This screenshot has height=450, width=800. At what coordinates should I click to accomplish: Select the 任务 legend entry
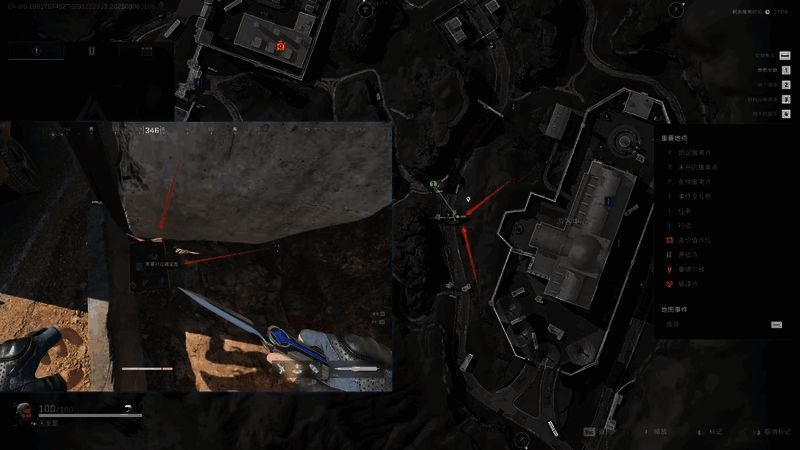[x=685, y=211]
